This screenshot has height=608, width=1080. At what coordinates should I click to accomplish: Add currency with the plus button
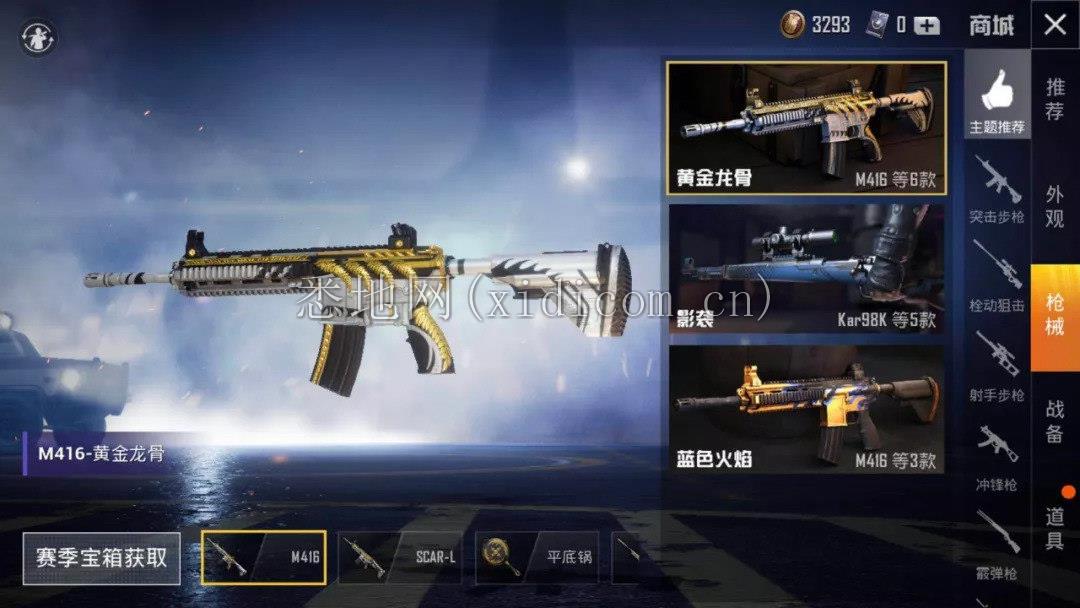pyautogui.click(x=927, y=25)
